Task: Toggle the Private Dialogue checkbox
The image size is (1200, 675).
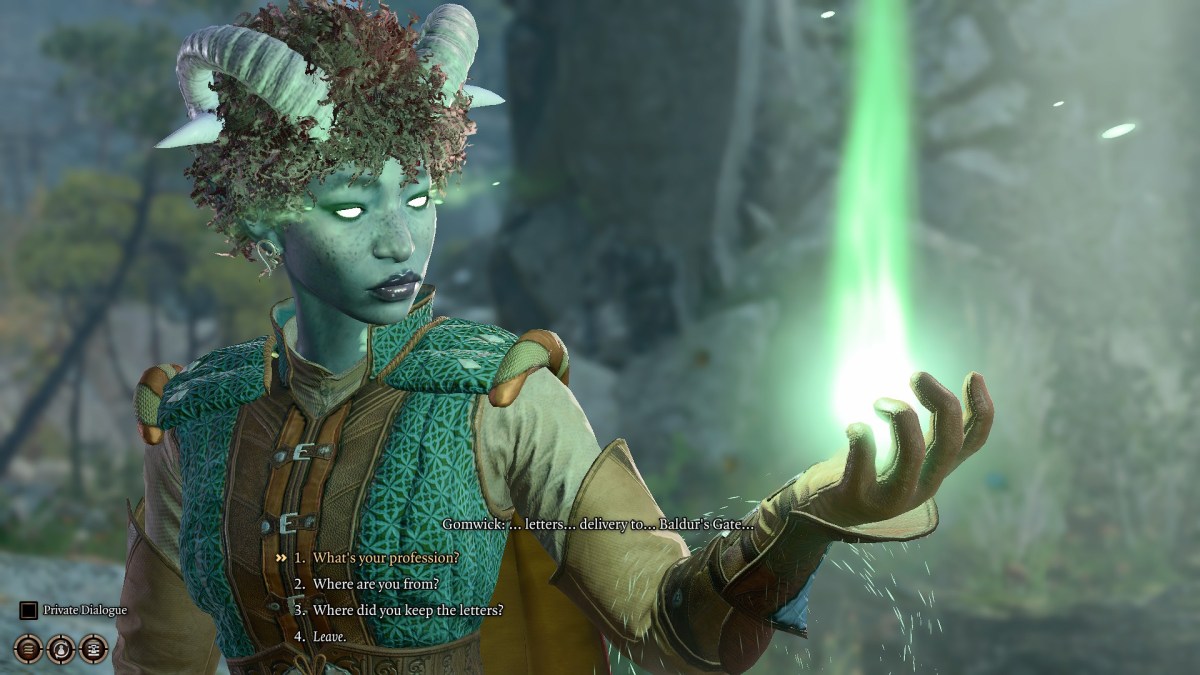Action: click(28, 609)
